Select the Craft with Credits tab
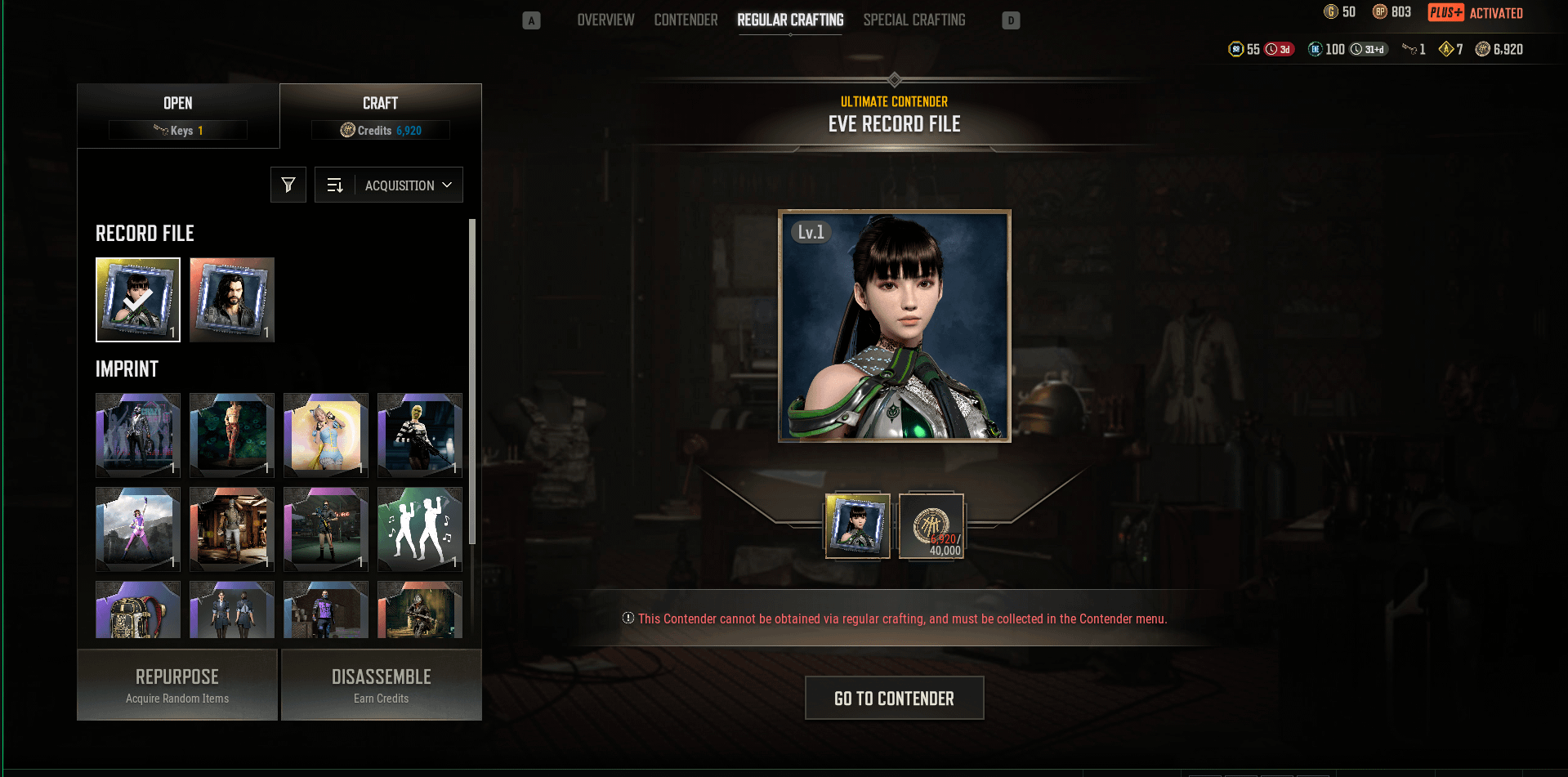Image resolution: width=1568 pixels, height=777 pixels. [x=381, y=115]
